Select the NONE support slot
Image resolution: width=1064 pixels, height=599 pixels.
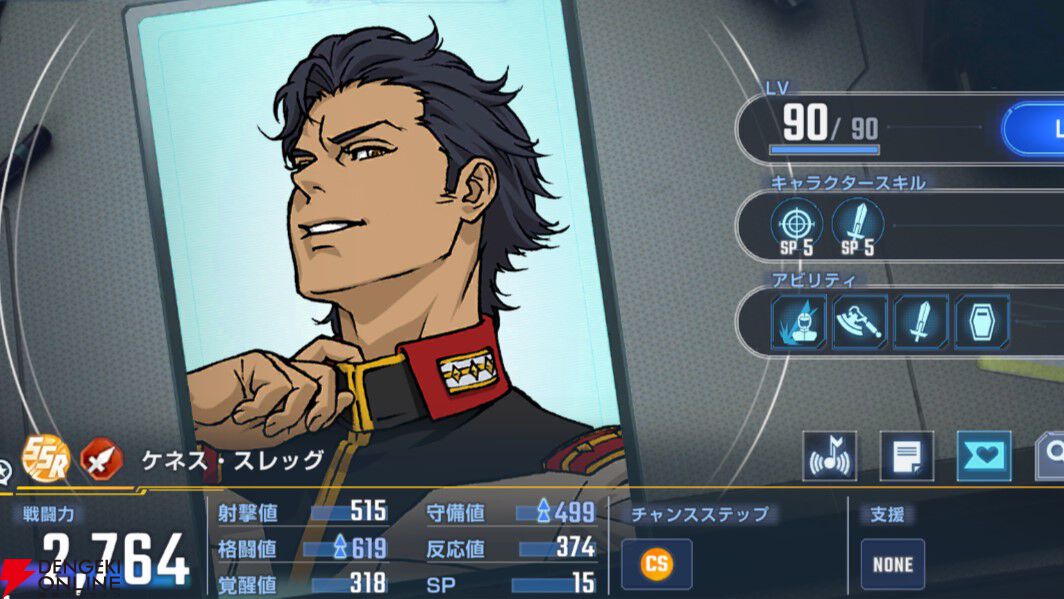(892, 564)
